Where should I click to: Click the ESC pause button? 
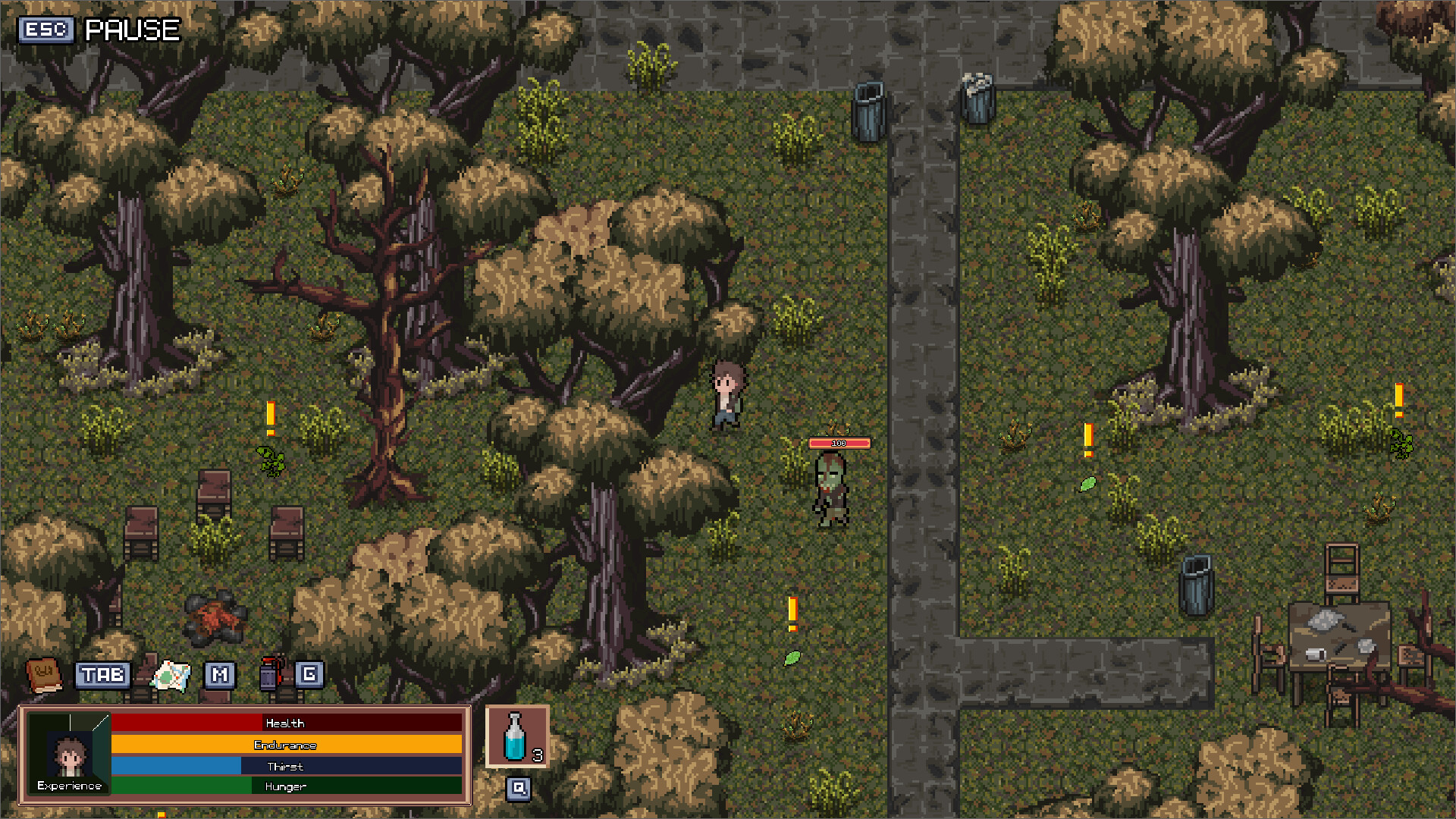pyautogui.click(x=45, y=30)
